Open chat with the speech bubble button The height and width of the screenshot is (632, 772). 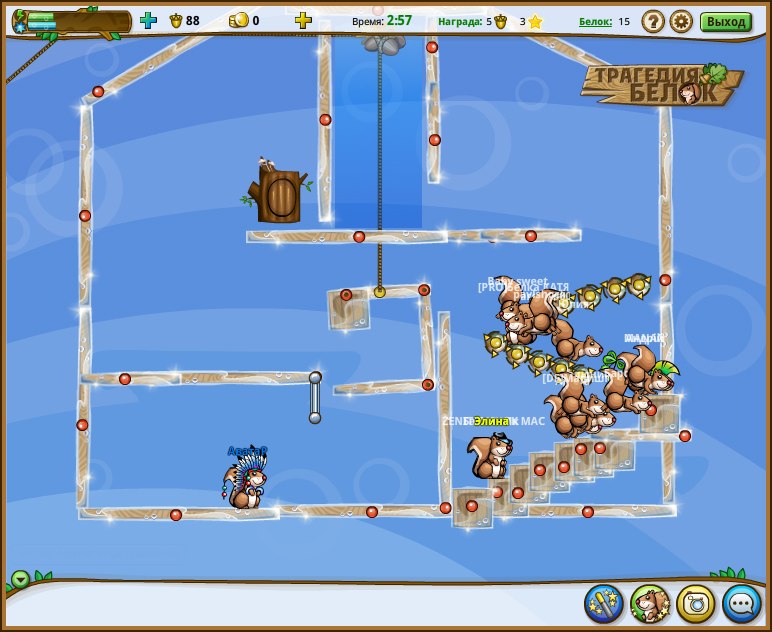coord(742,603)
